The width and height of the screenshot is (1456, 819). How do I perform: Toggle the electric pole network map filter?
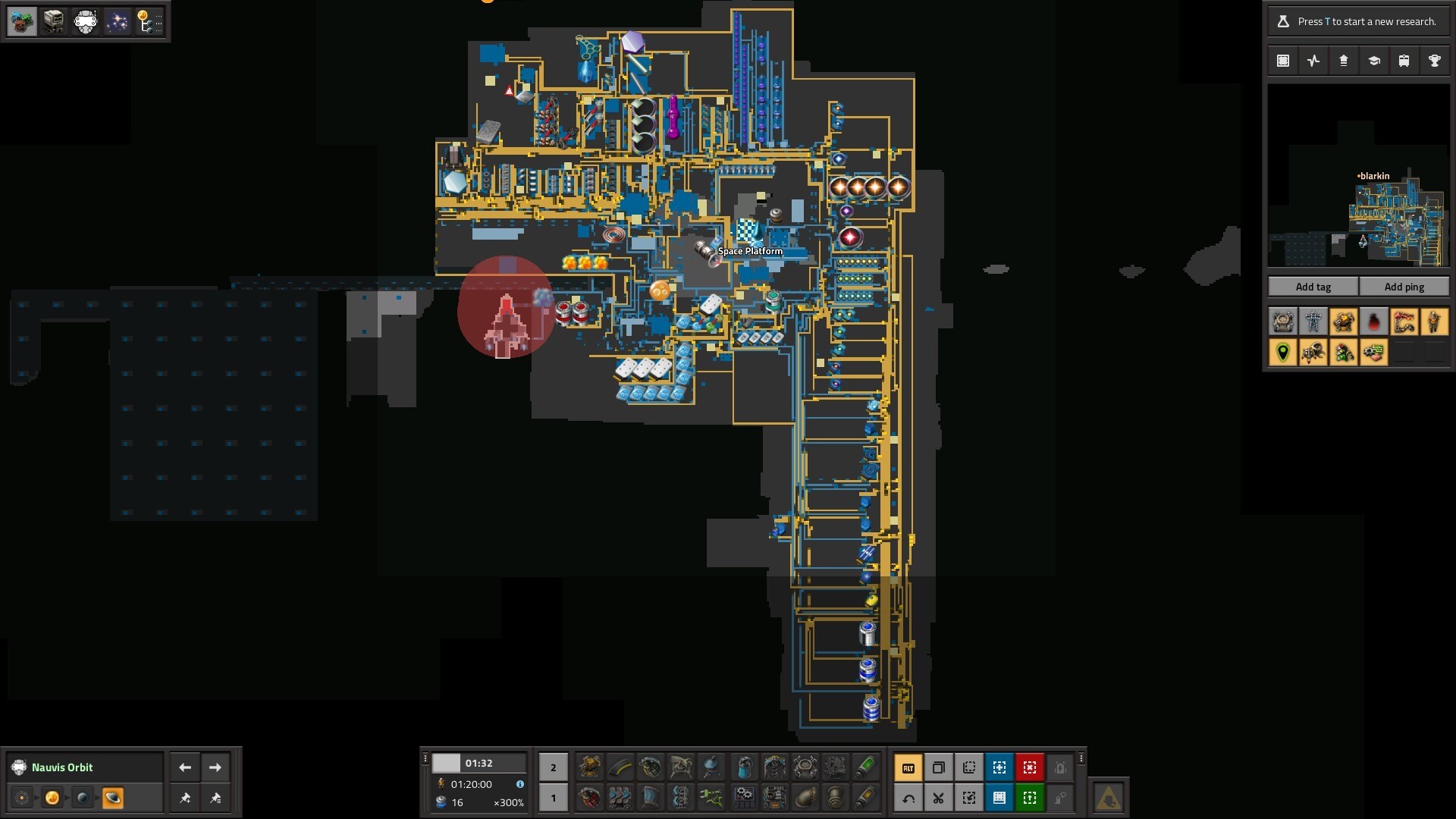pyautogui.click(x=1313, y=322)
